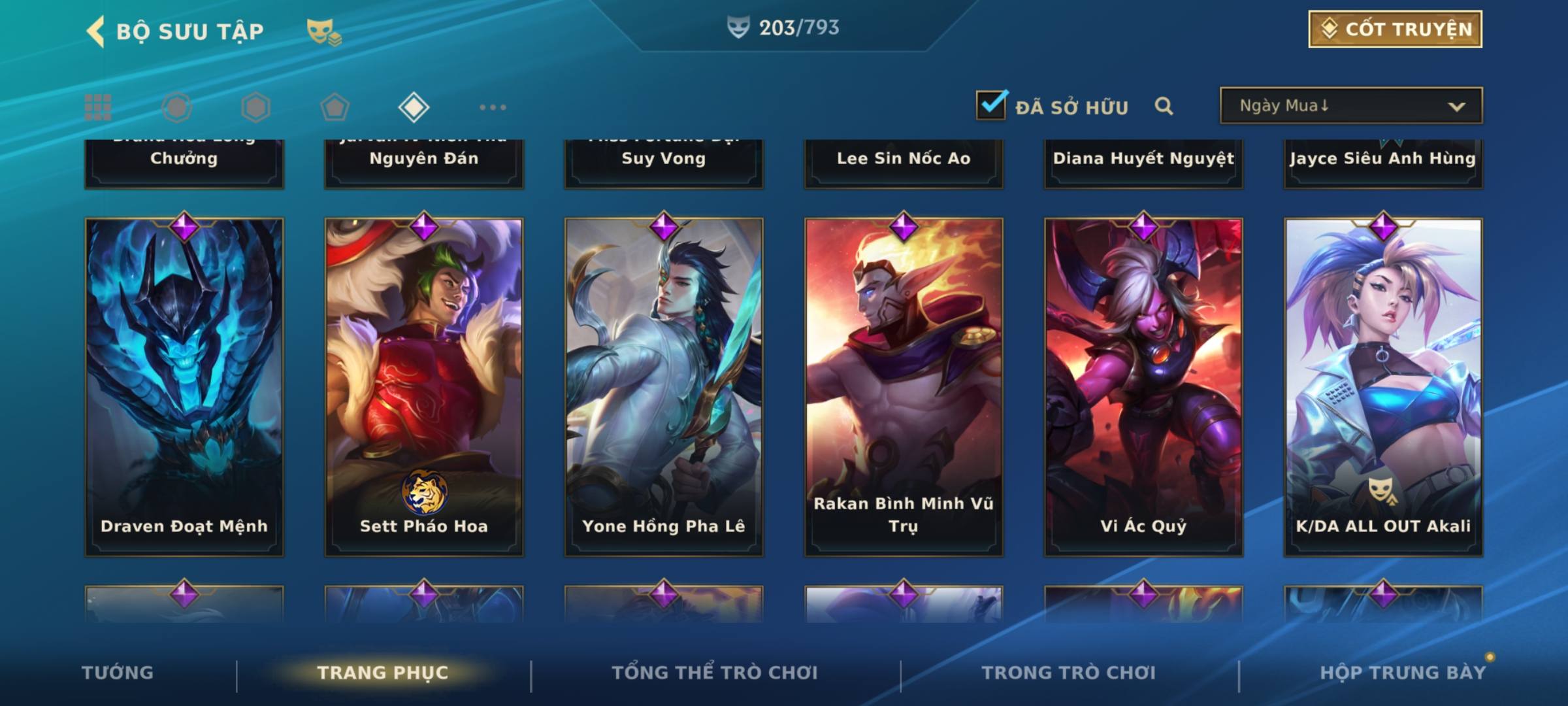Open the Trong Trò Chơi tab
The height and width of the screenshot is (706, 1568).
click(x=1069, y=673)
